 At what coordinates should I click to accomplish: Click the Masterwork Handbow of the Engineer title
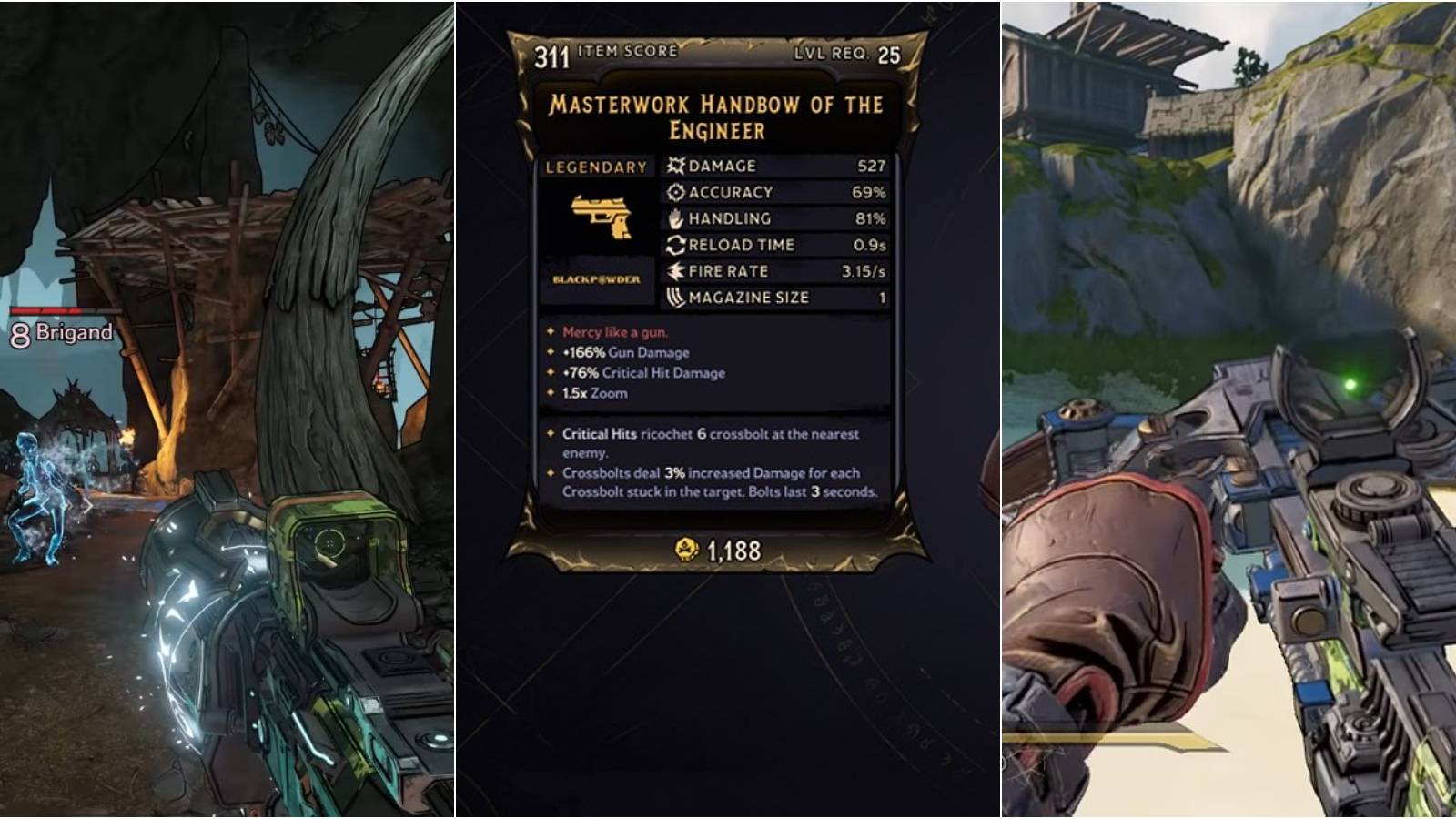(718, 116)
